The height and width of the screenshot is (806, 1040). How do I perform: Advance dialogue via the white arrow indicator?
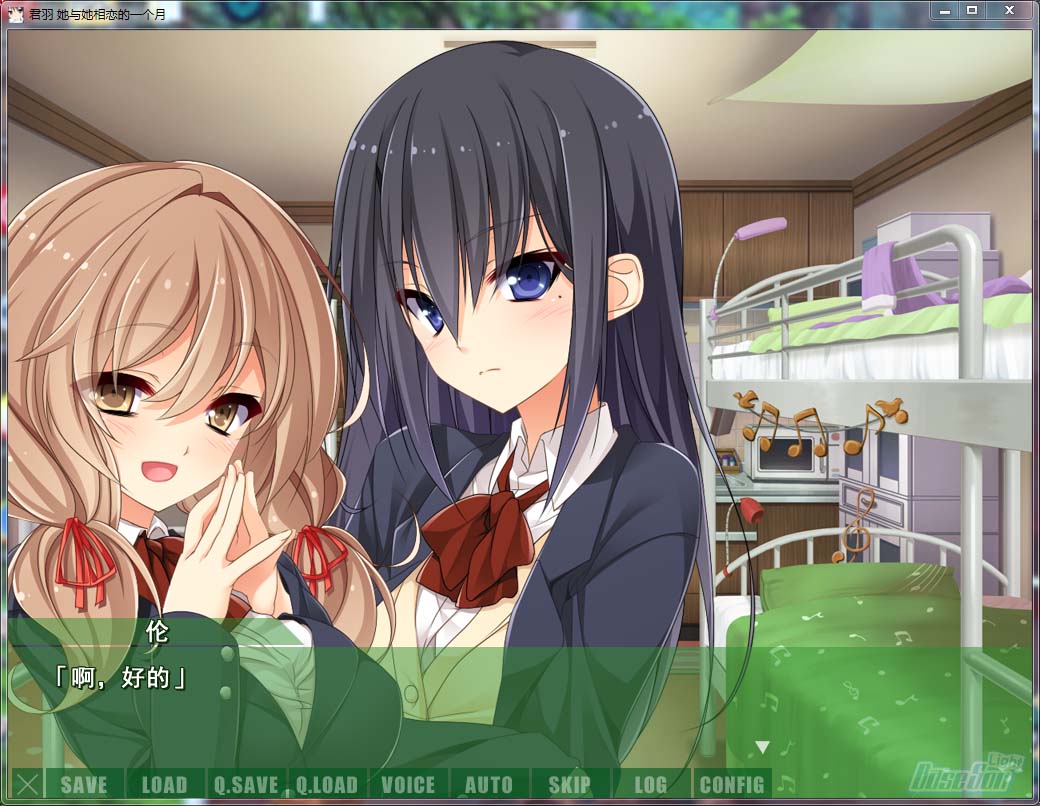click(x=762, y=747)
